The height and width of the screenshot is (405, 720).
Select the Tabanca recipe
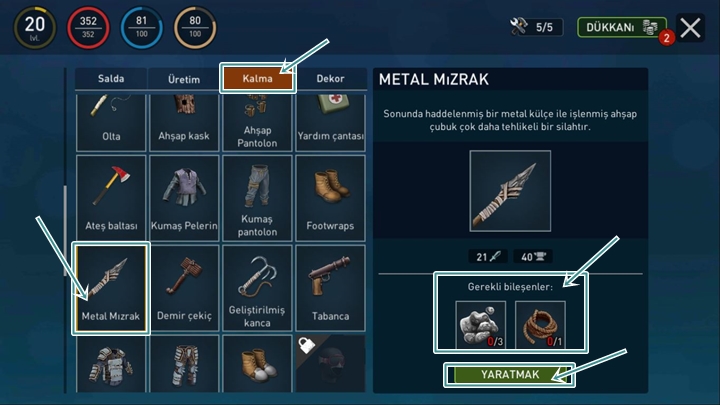330,287
